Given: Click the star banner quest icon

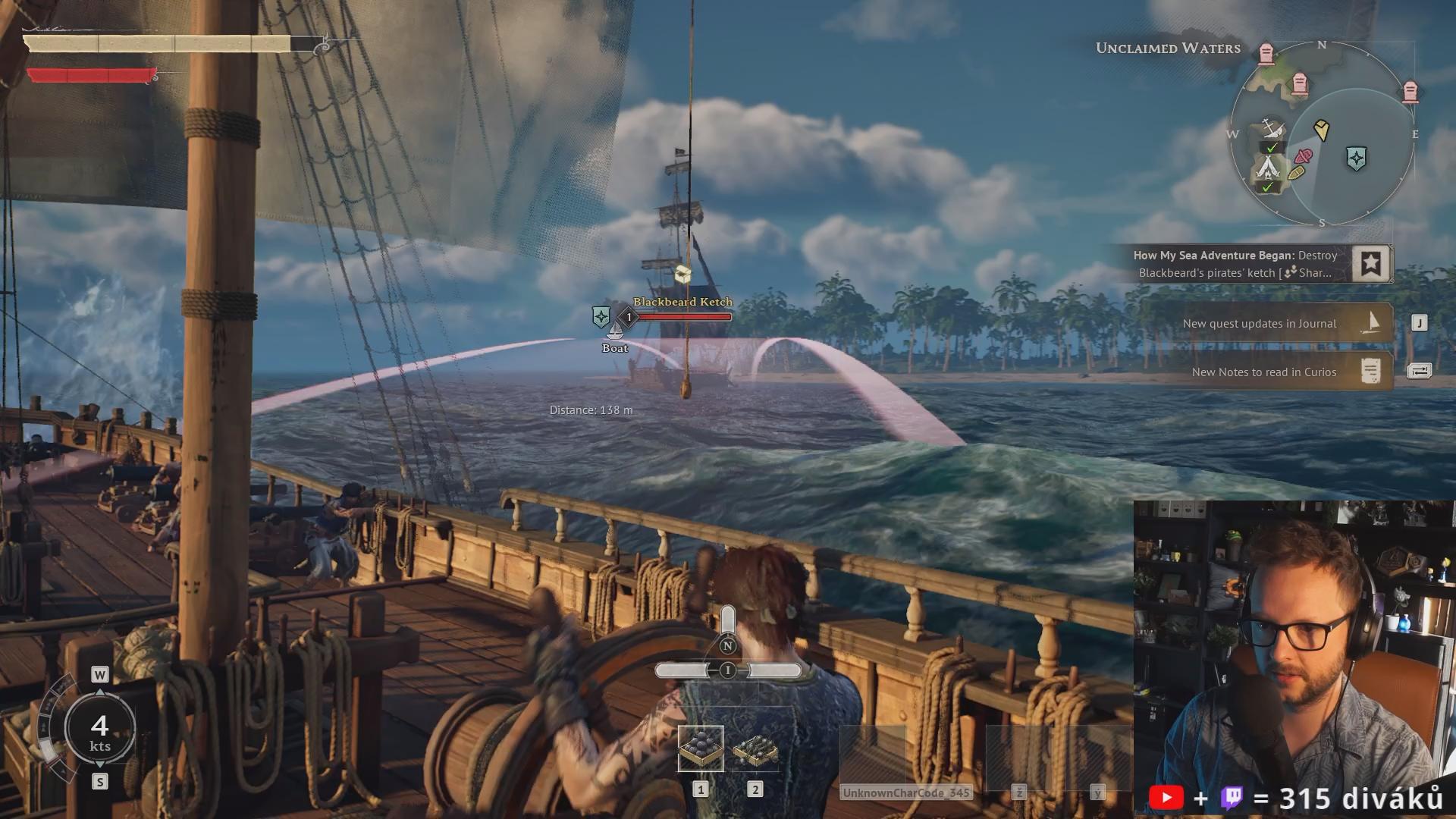Looking at the screenshot, I should pyautogui.click(x=1370, y=264).
